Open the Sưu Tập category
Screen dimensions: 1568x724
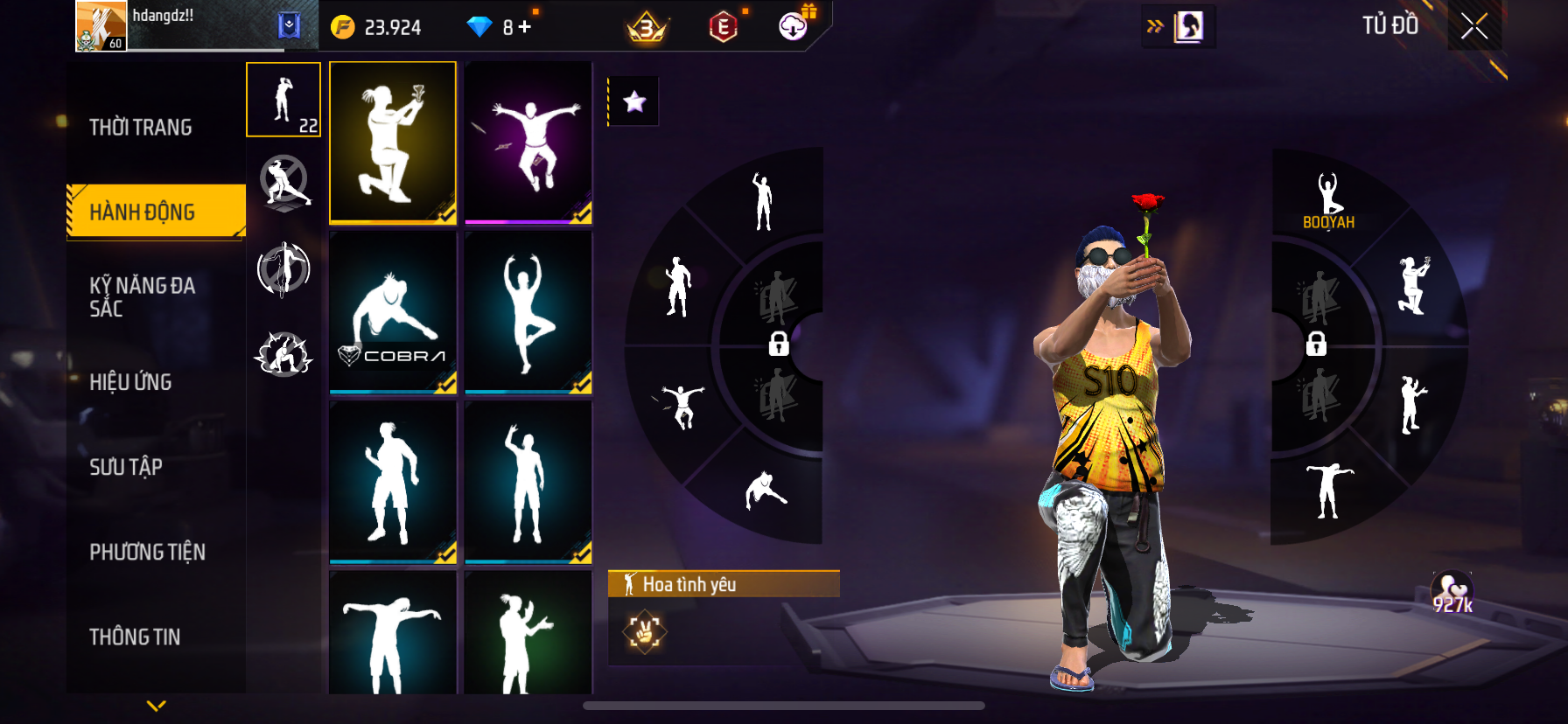coord(126,467)
